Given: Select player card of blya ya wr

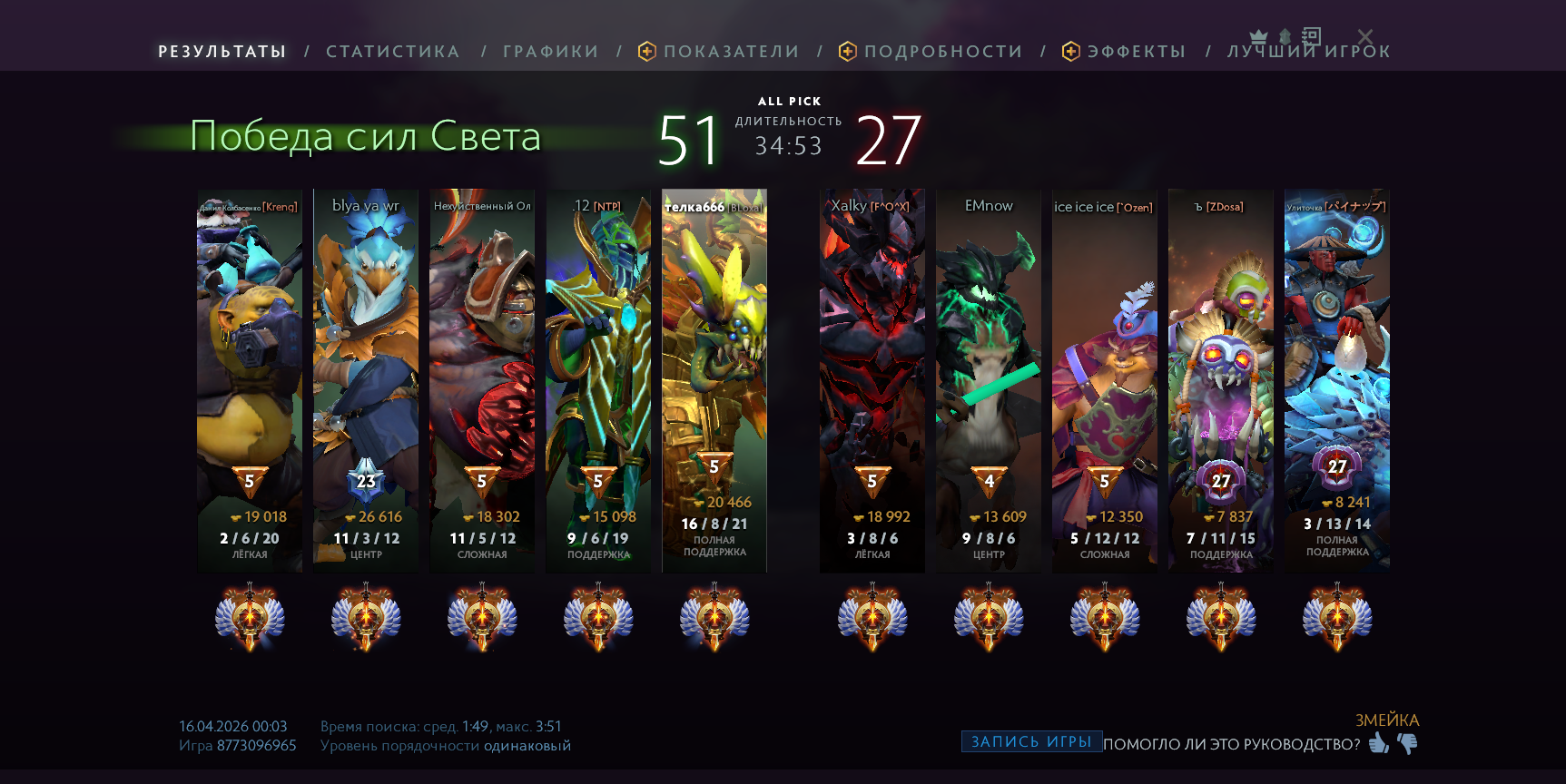Looking at the screenshot, I should [366, 379].
